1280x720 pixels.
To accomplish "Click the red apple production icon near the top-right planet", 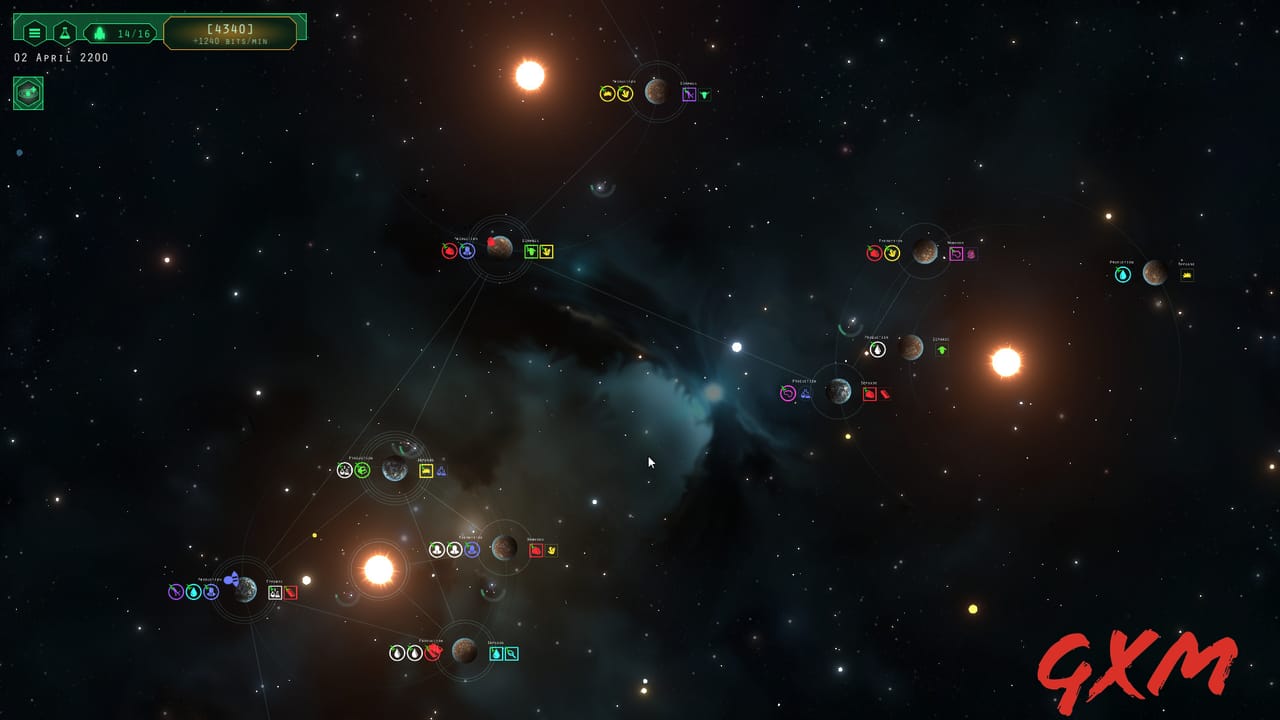I will [x=873, y=253].
